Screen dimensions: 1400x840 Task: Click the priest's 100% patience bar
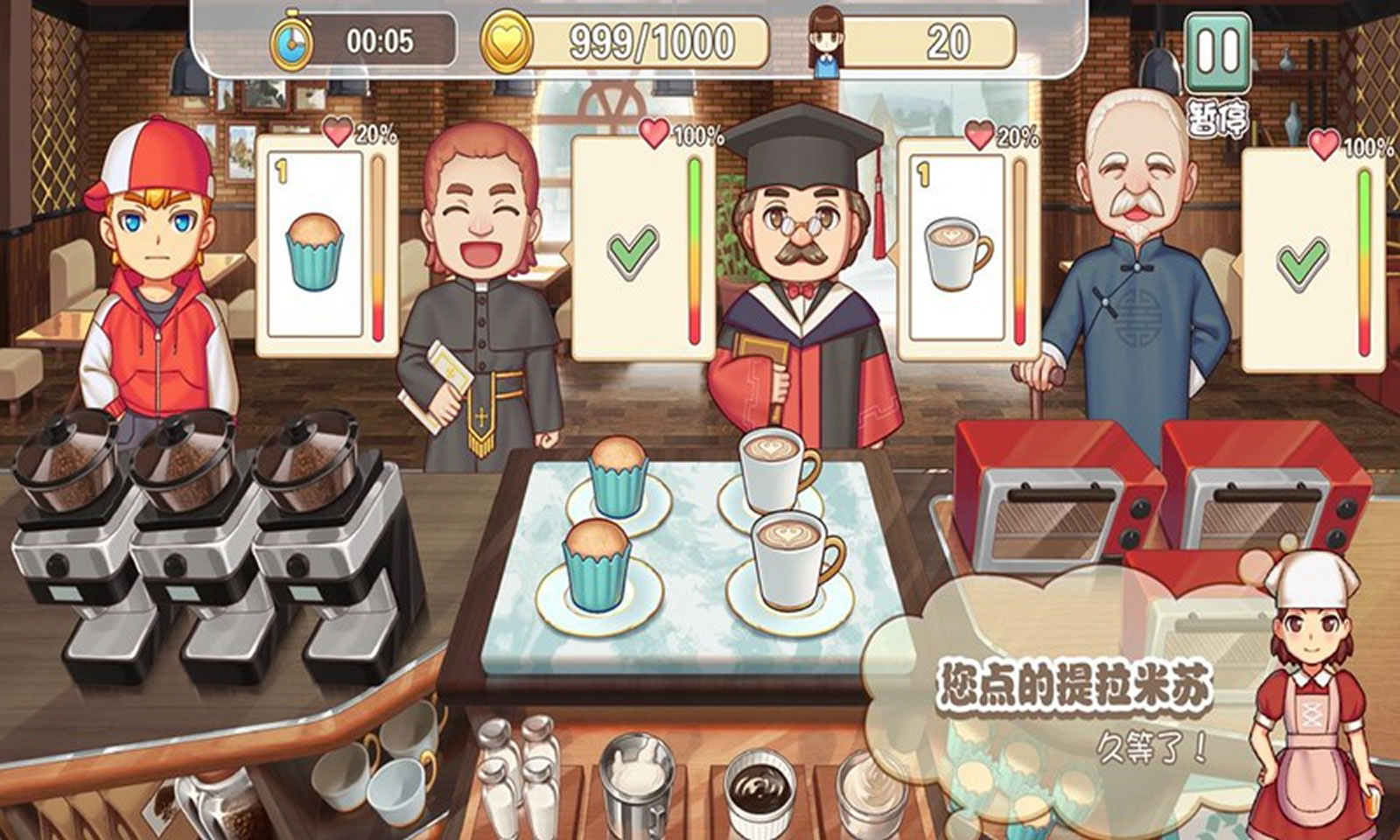point(691,245)
